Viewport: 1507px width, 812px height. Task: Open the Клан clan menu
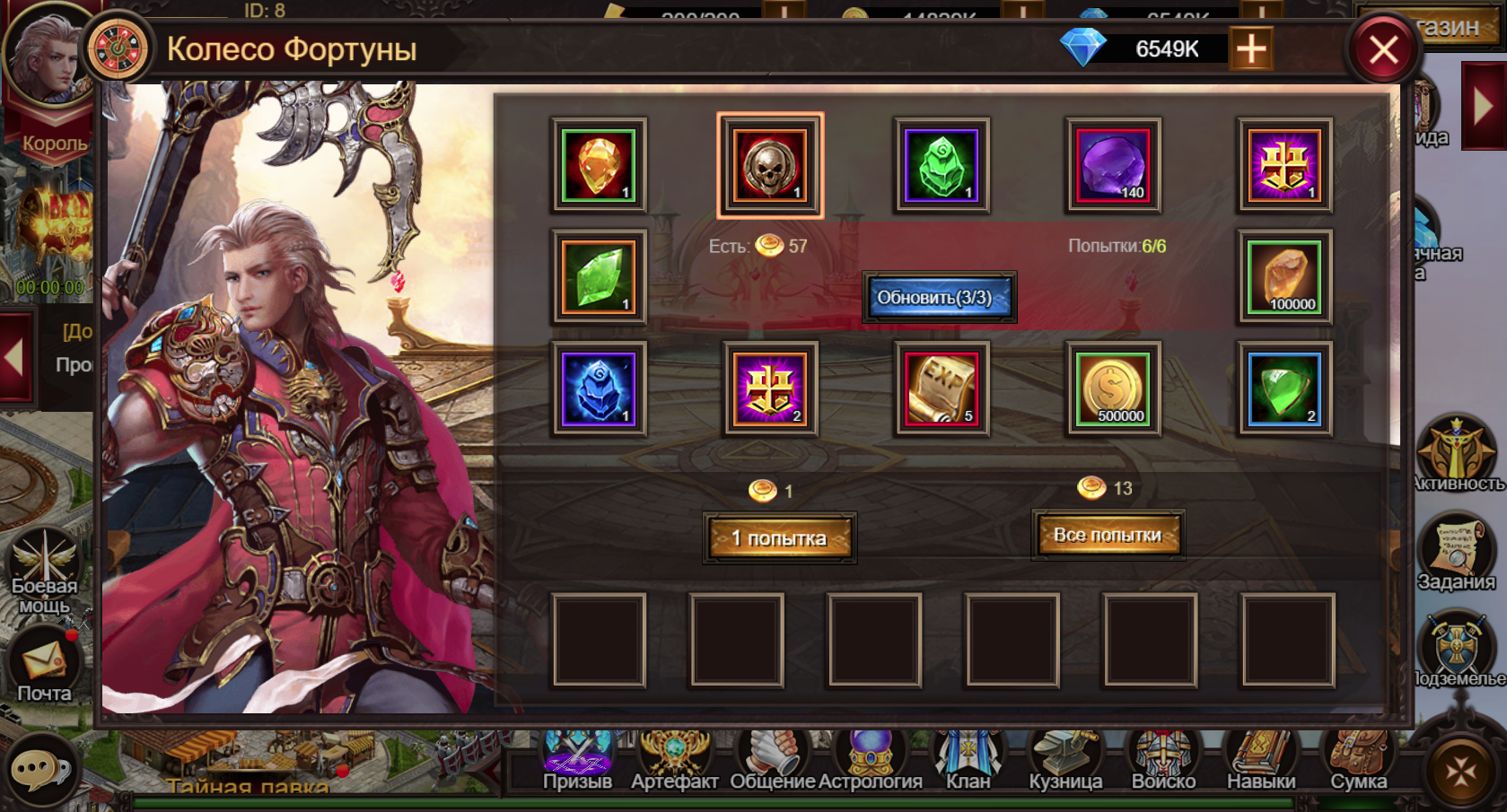coord(968,758)
